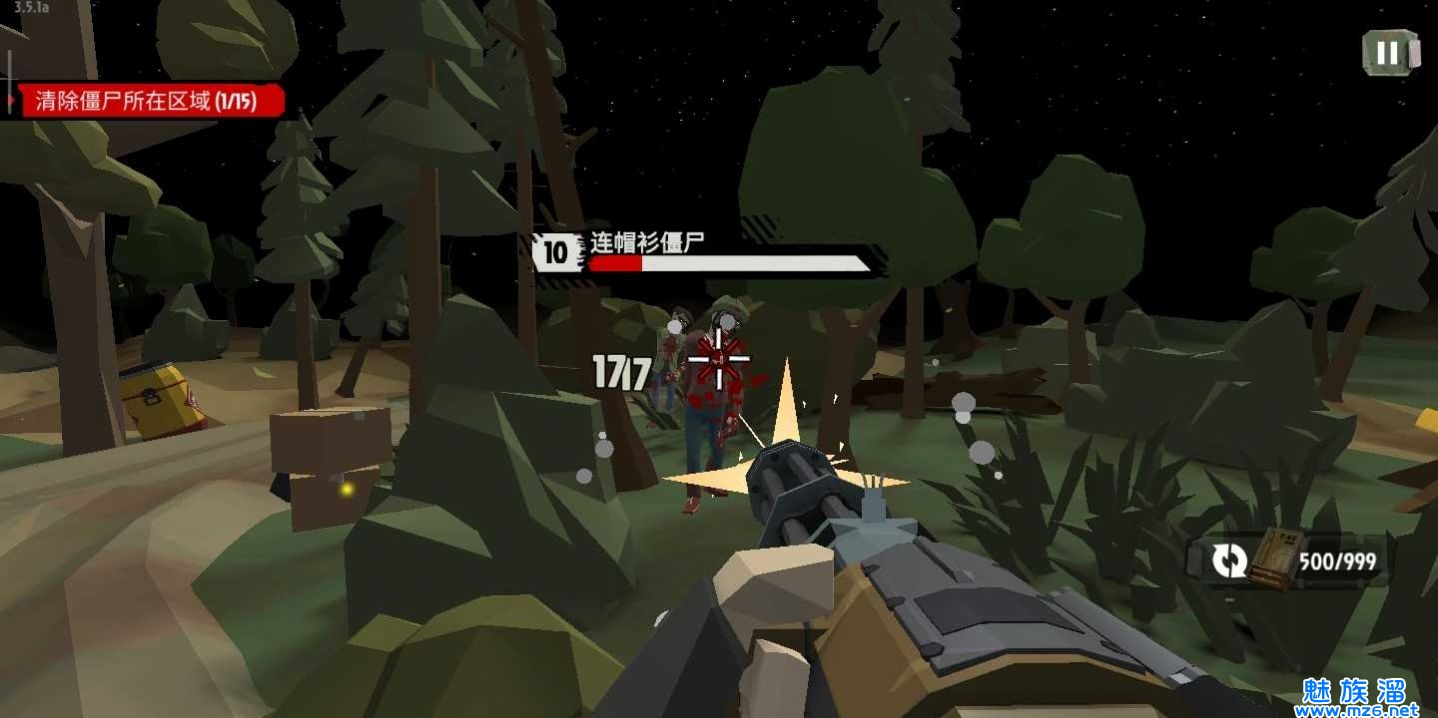Open the red zombie-clearing objective banner
The width and height of the screenshot is (1438, 718).
[148, 101]
